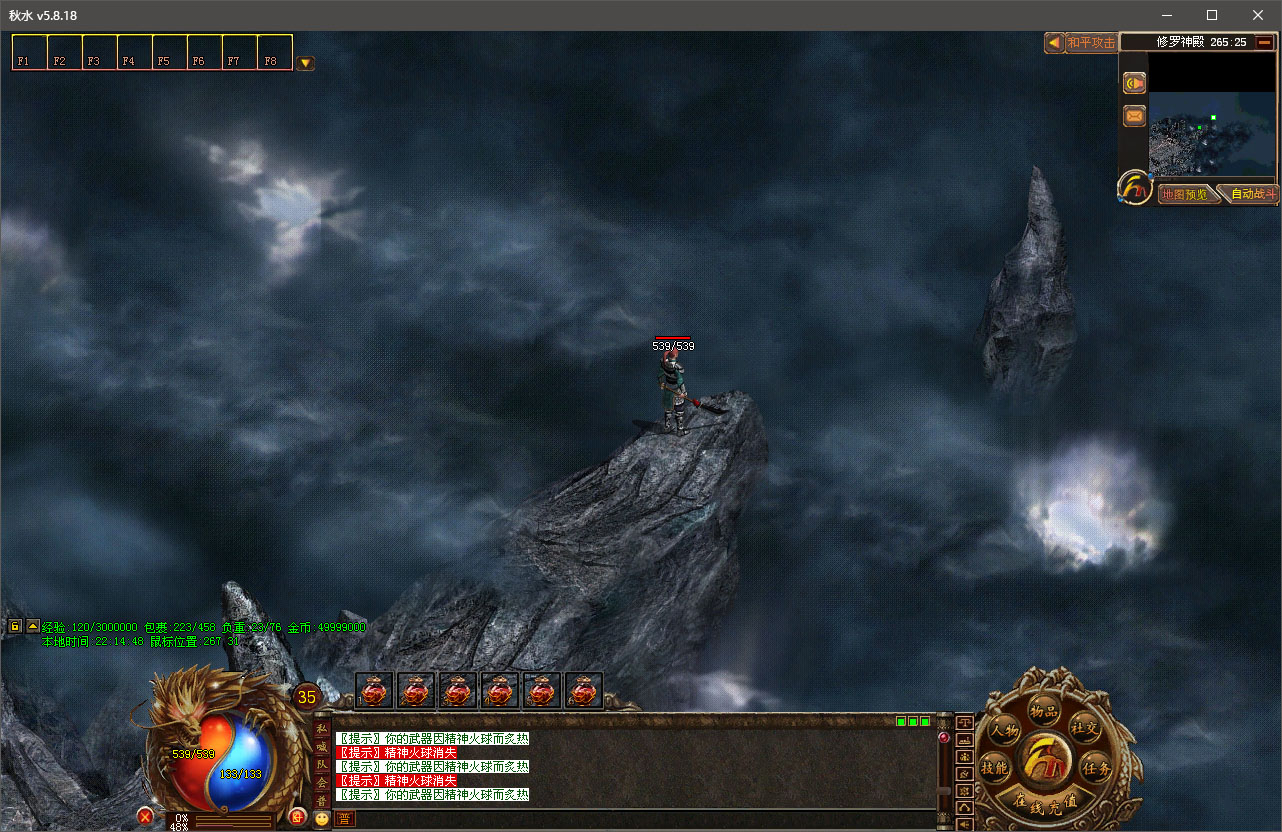Maximize the game window
This screenshot has height=832, width=1282.
pos(1212,15)
